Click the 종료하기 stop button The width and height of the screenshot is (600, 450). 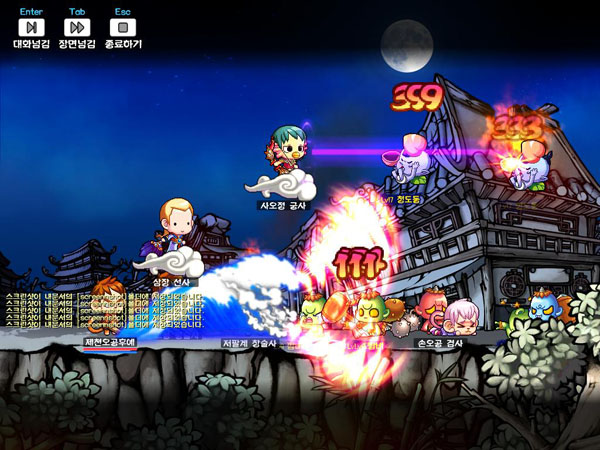coord(122,28)
